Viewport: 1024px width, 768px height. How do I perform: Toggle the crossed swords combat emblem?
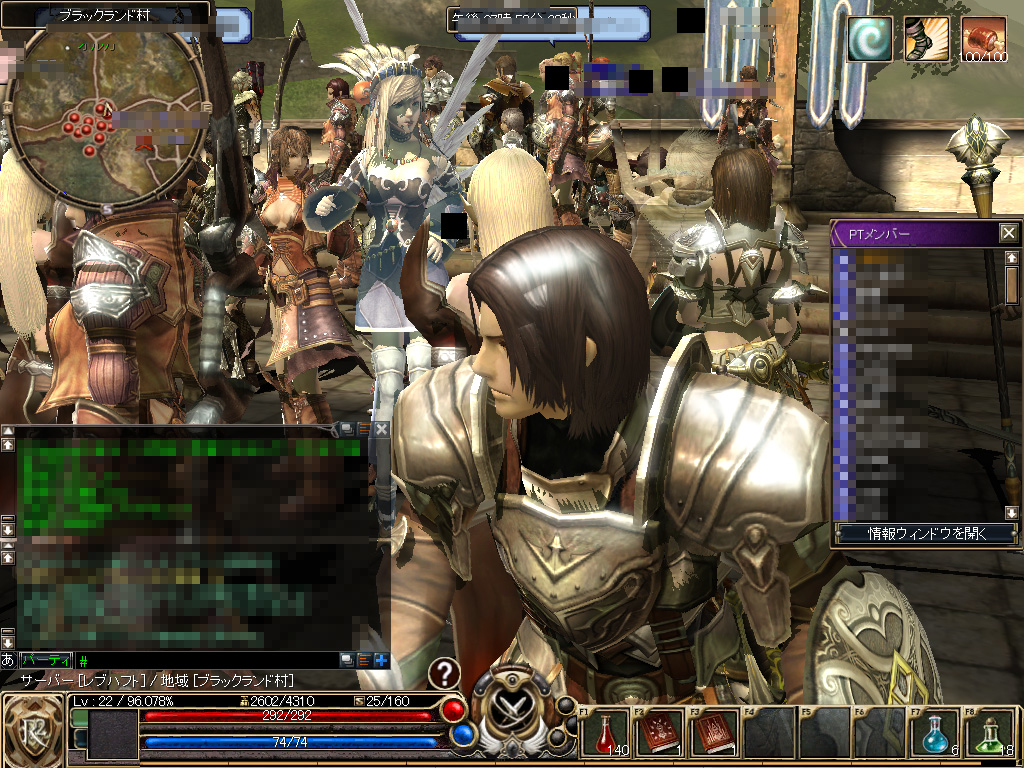click(513, 710)
